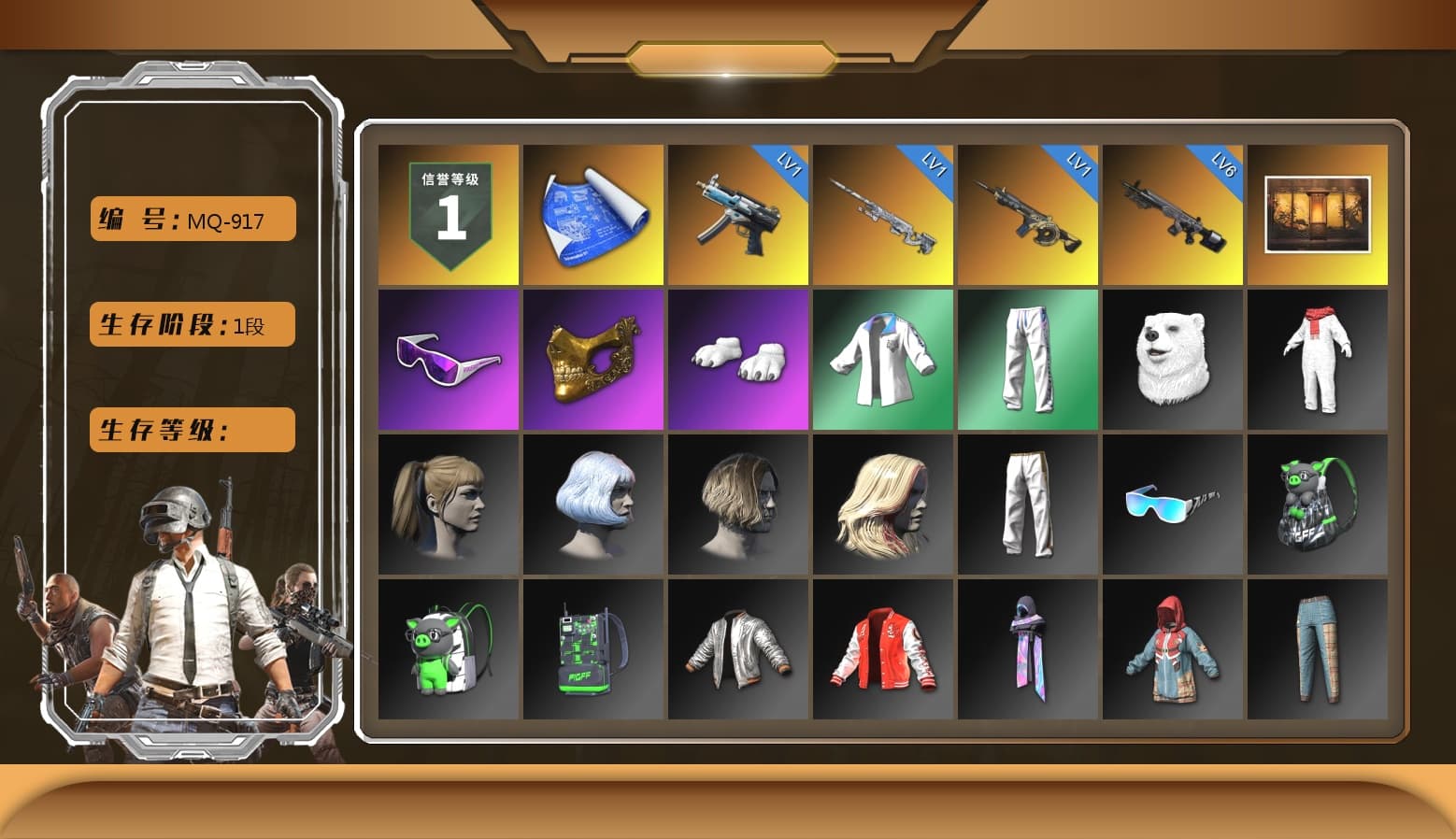Image resolution: width=1456 pixels, height=839 pixels.
Task: Open the LV6 weapon skin tile
Action: 1173,214
